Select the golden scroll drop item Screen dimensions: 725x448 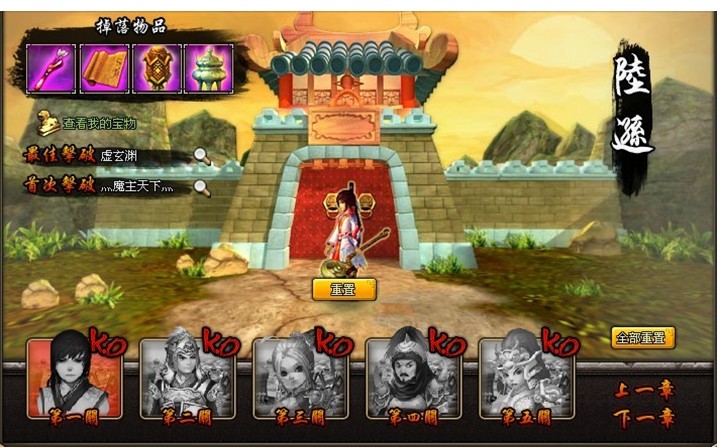pyautogui.click(x=103, y=69)
